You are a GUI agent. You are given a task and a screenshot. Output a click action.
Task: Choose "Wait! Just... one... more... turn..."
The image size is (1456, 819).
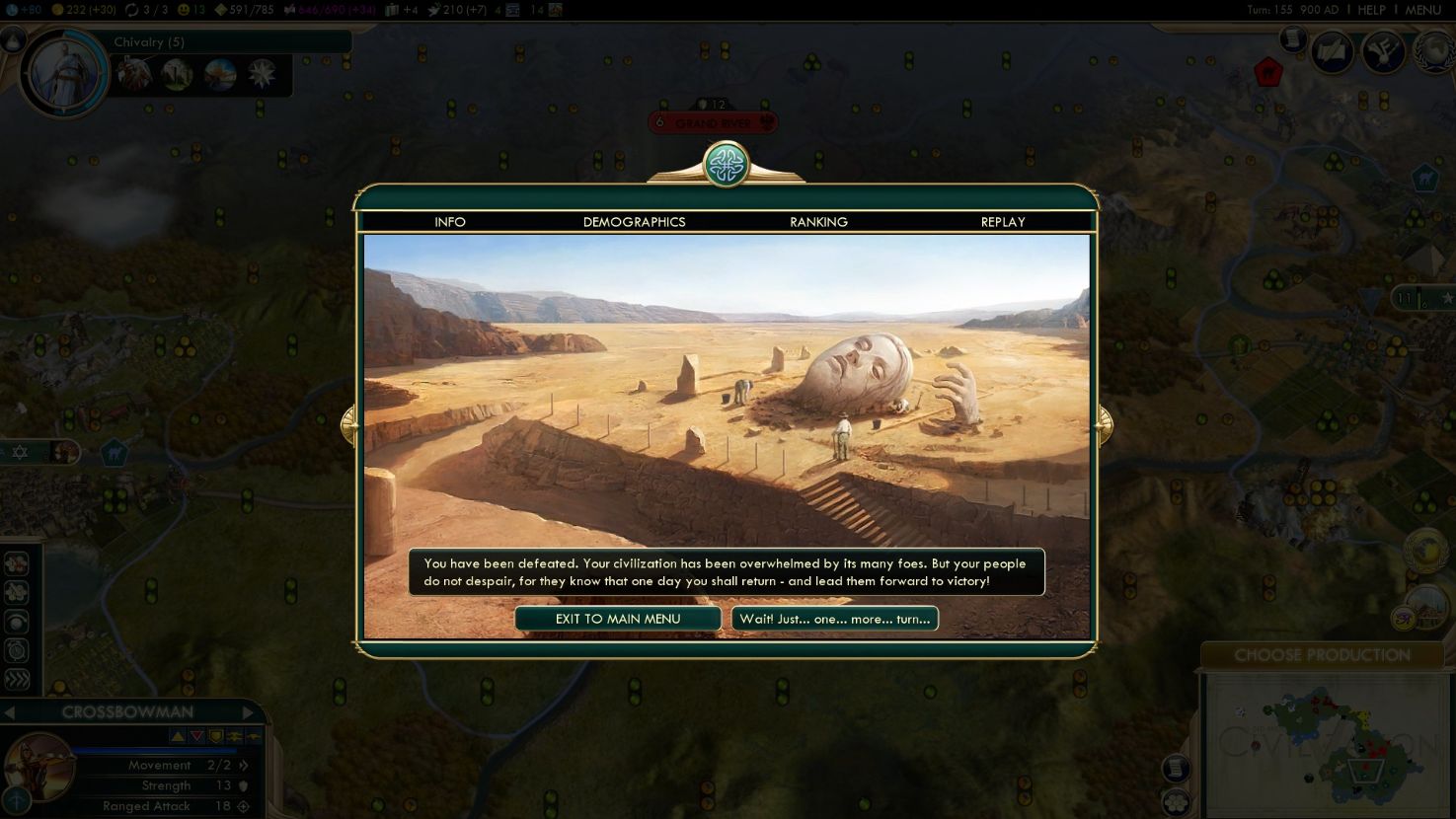click(834, 619)
